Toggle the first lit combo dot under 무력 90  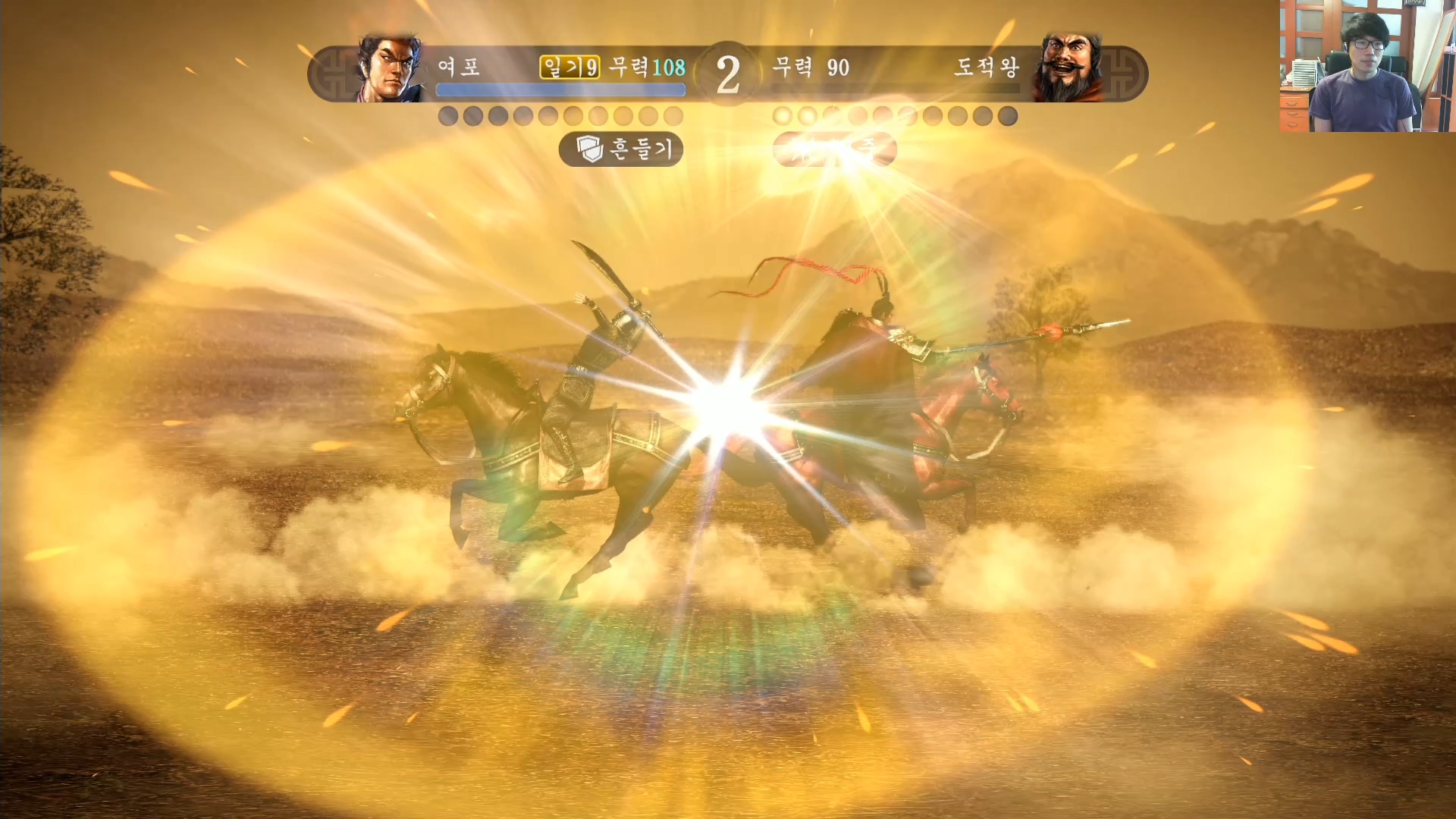pos(781,115)
